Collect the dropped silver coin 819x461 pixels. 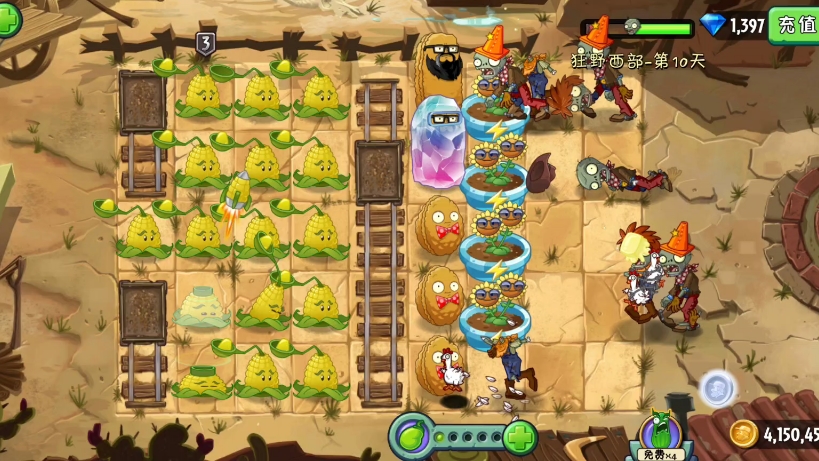[717, 389]
